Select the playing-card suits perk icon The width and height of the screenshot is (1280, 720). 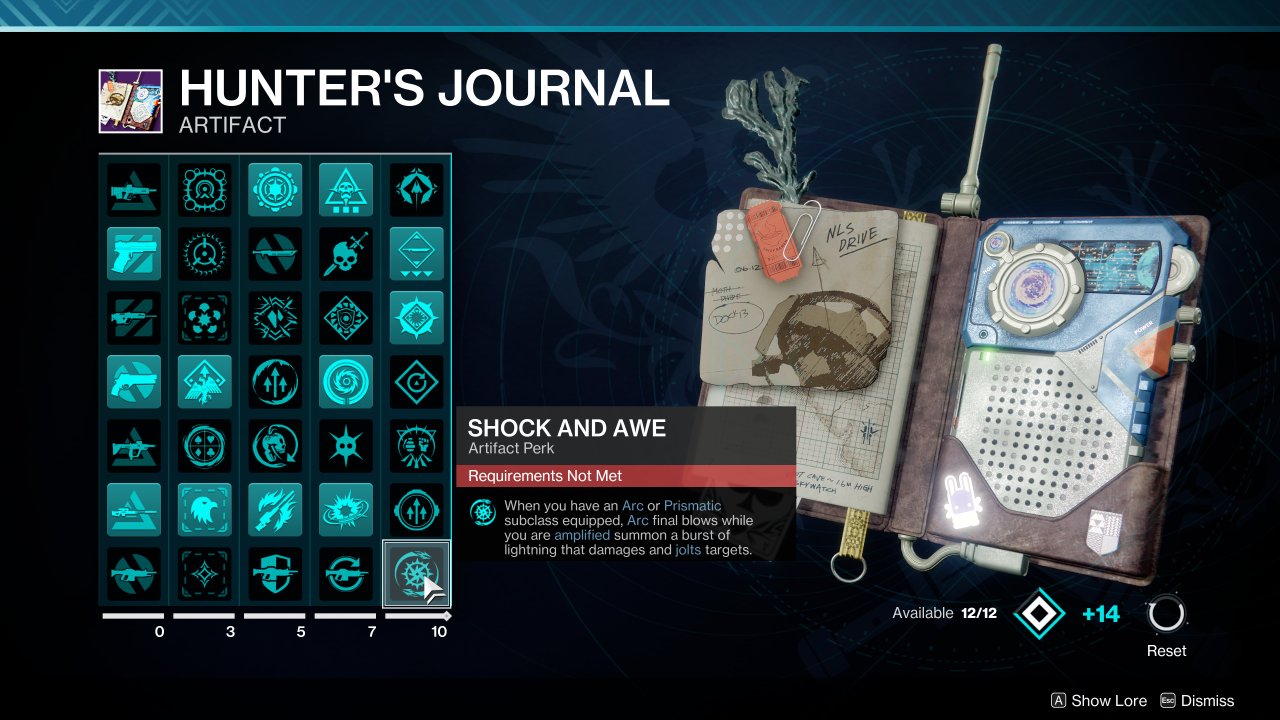coord(204,445)
